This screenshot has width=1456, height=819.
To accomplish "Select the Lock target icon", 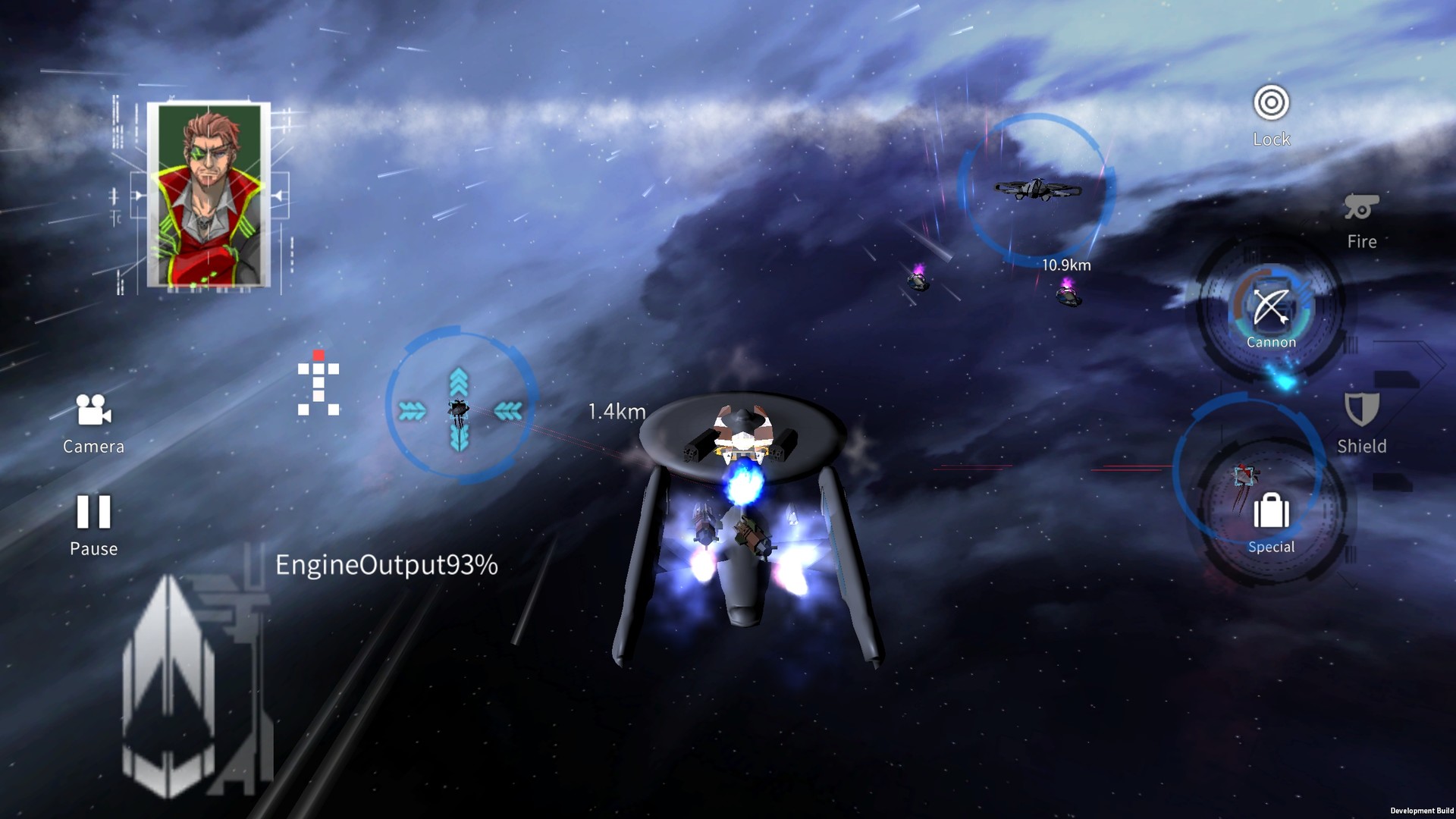I will point(1272,102).
